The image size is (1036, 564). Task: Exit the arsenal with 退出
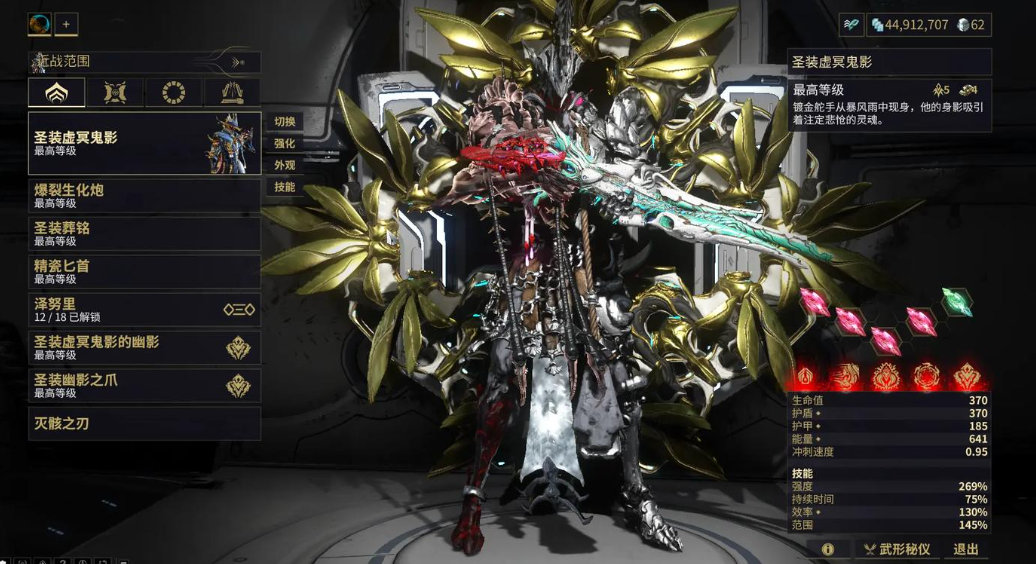tap(966, 549)
